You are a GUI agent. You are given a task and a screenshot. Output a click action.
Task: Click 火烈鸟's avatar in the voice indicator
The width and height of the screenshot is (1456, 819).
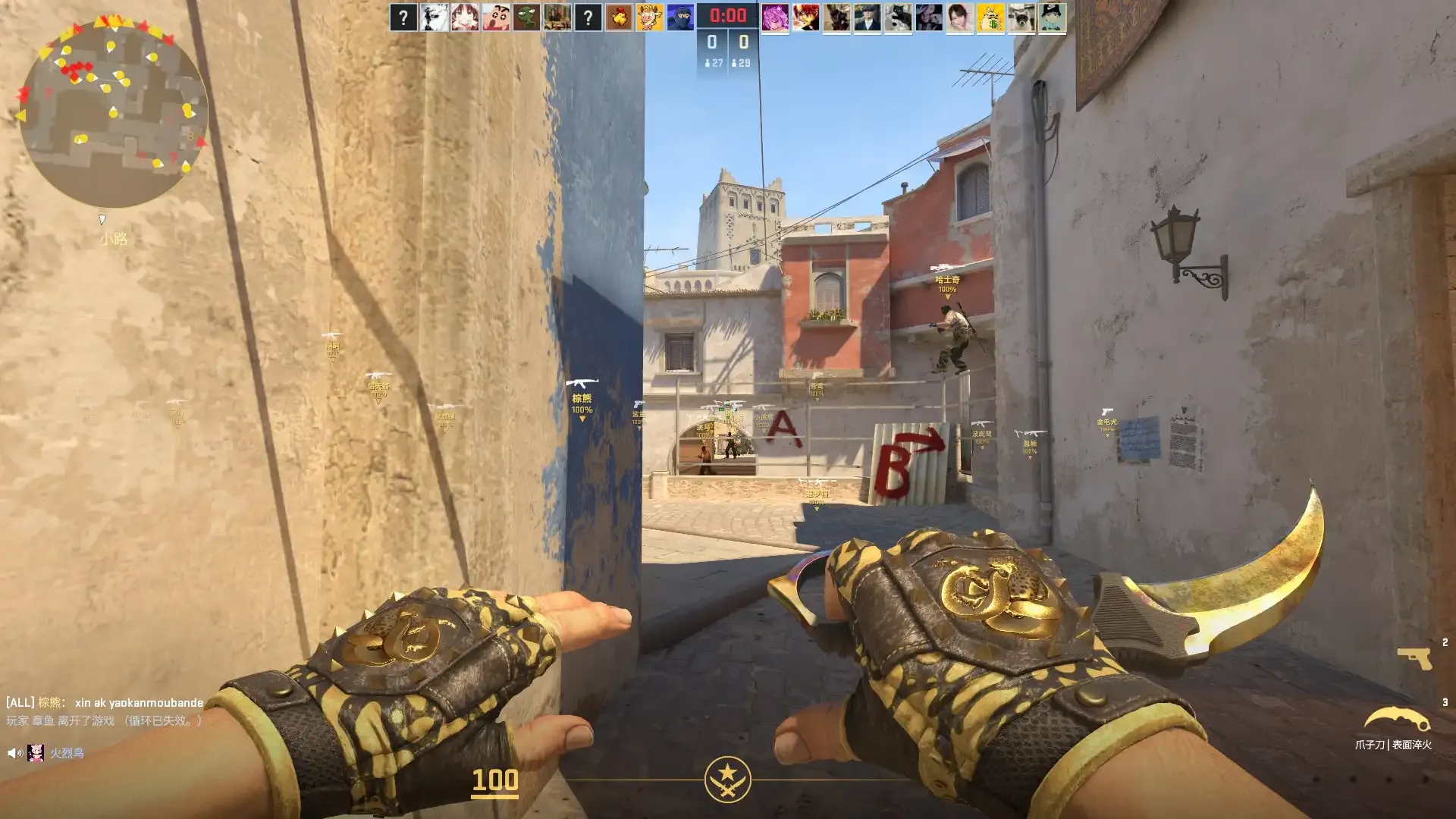click(36, 753)
